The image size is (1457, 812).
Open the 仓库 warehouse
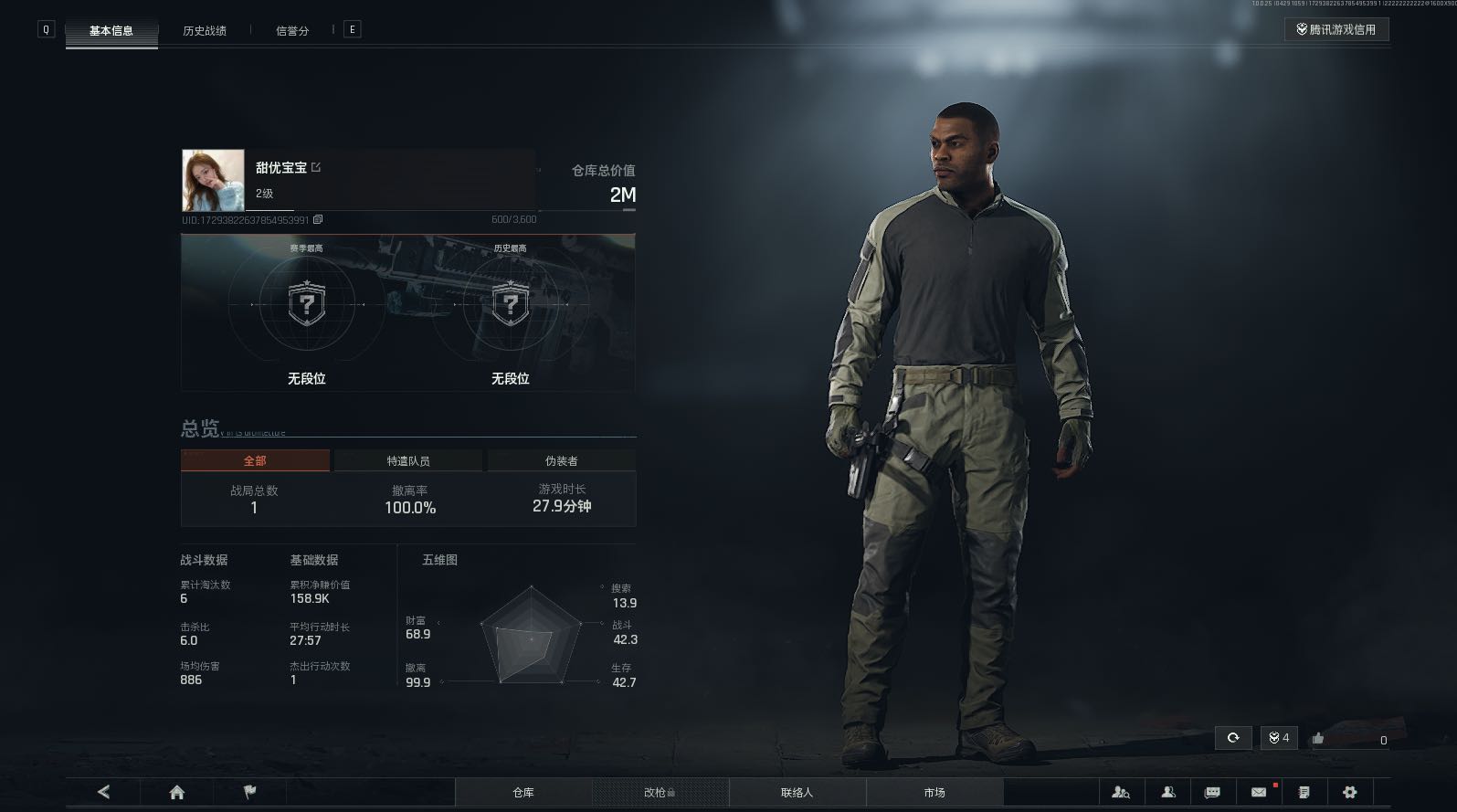(523, 792)
